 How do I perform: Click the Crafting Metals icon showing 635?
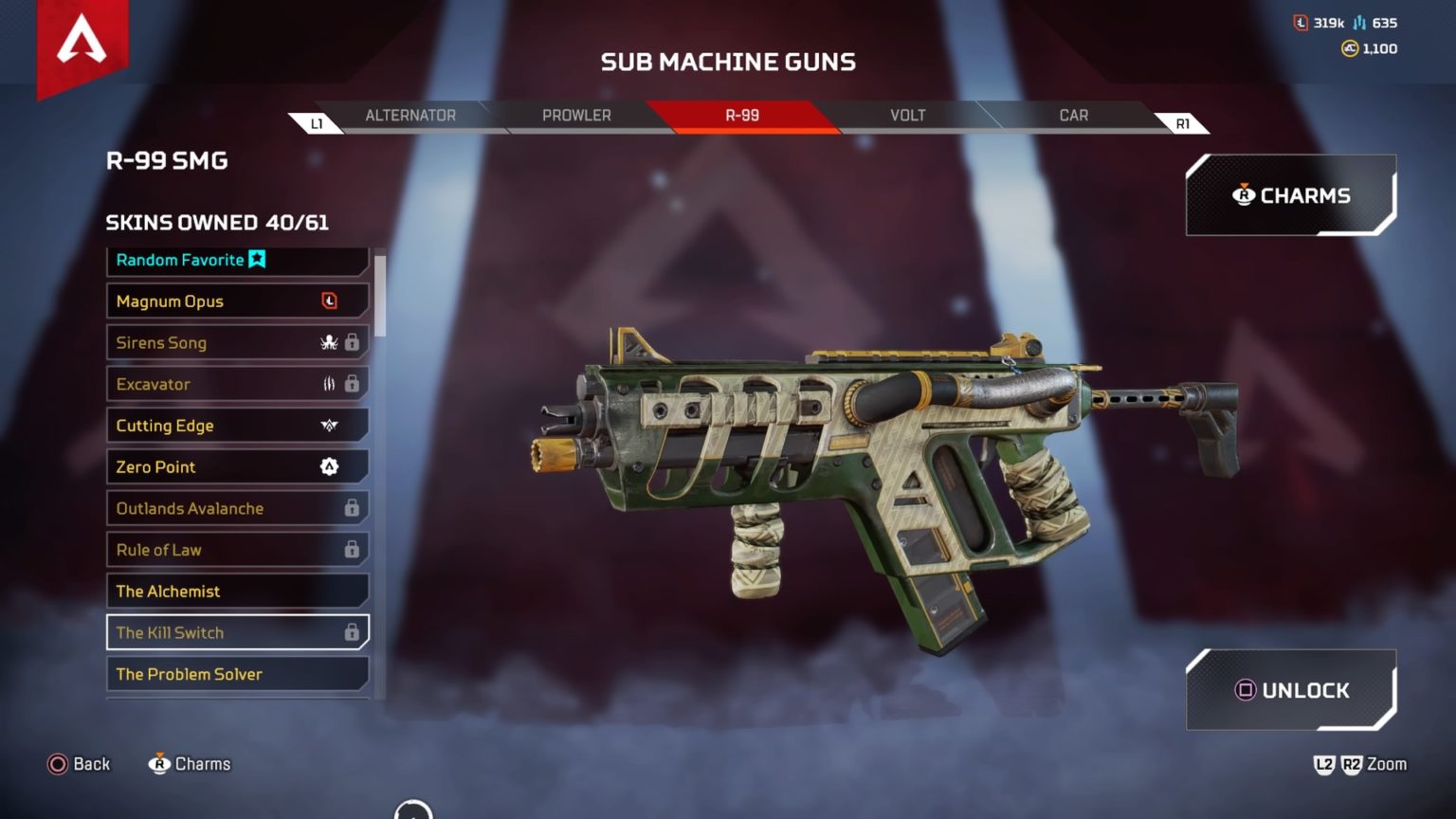pos(1361,23)
